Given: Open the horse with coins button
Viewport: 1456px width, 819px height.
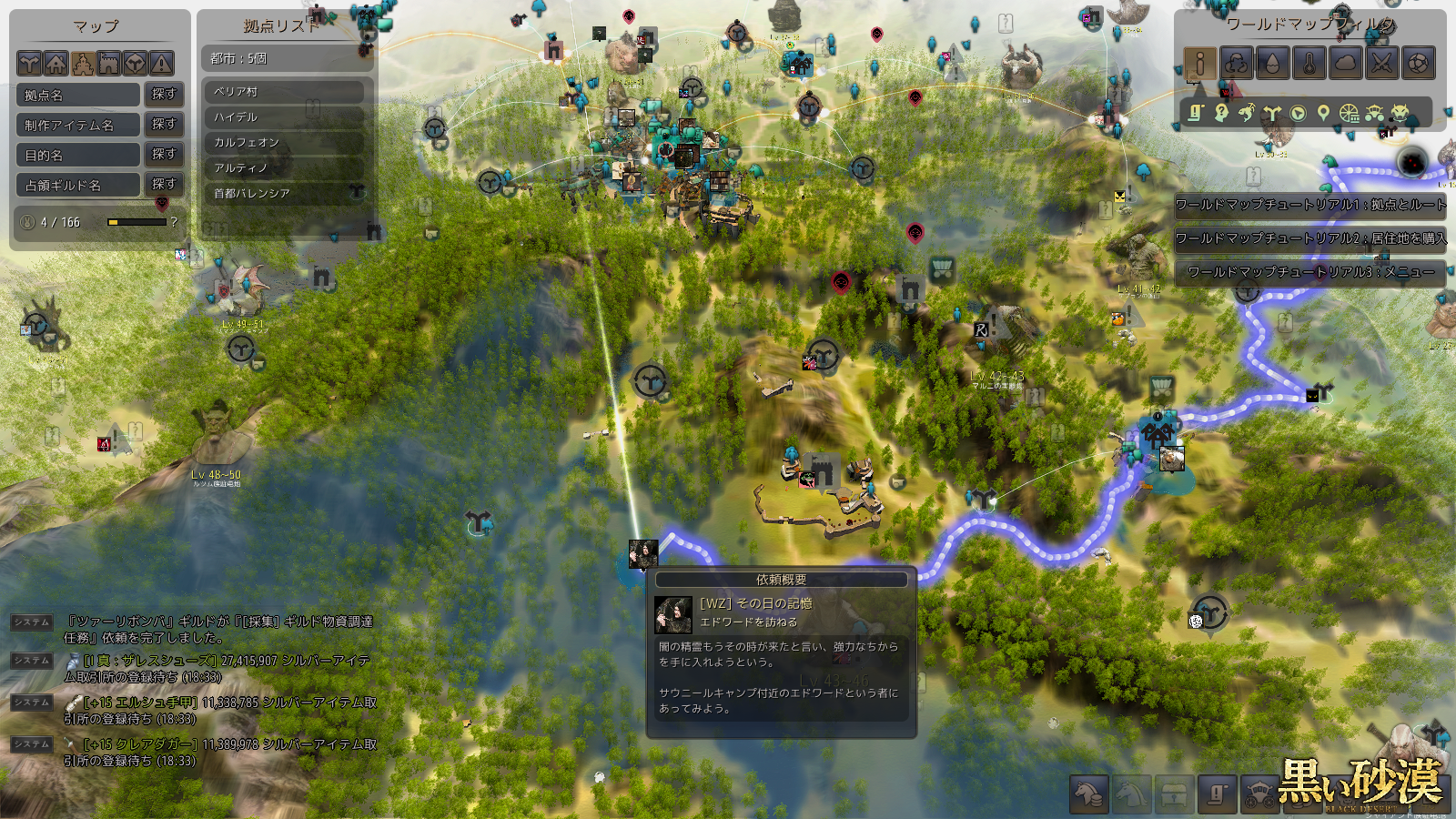Looking at the screenshot, I should [x=1089, y=794].
